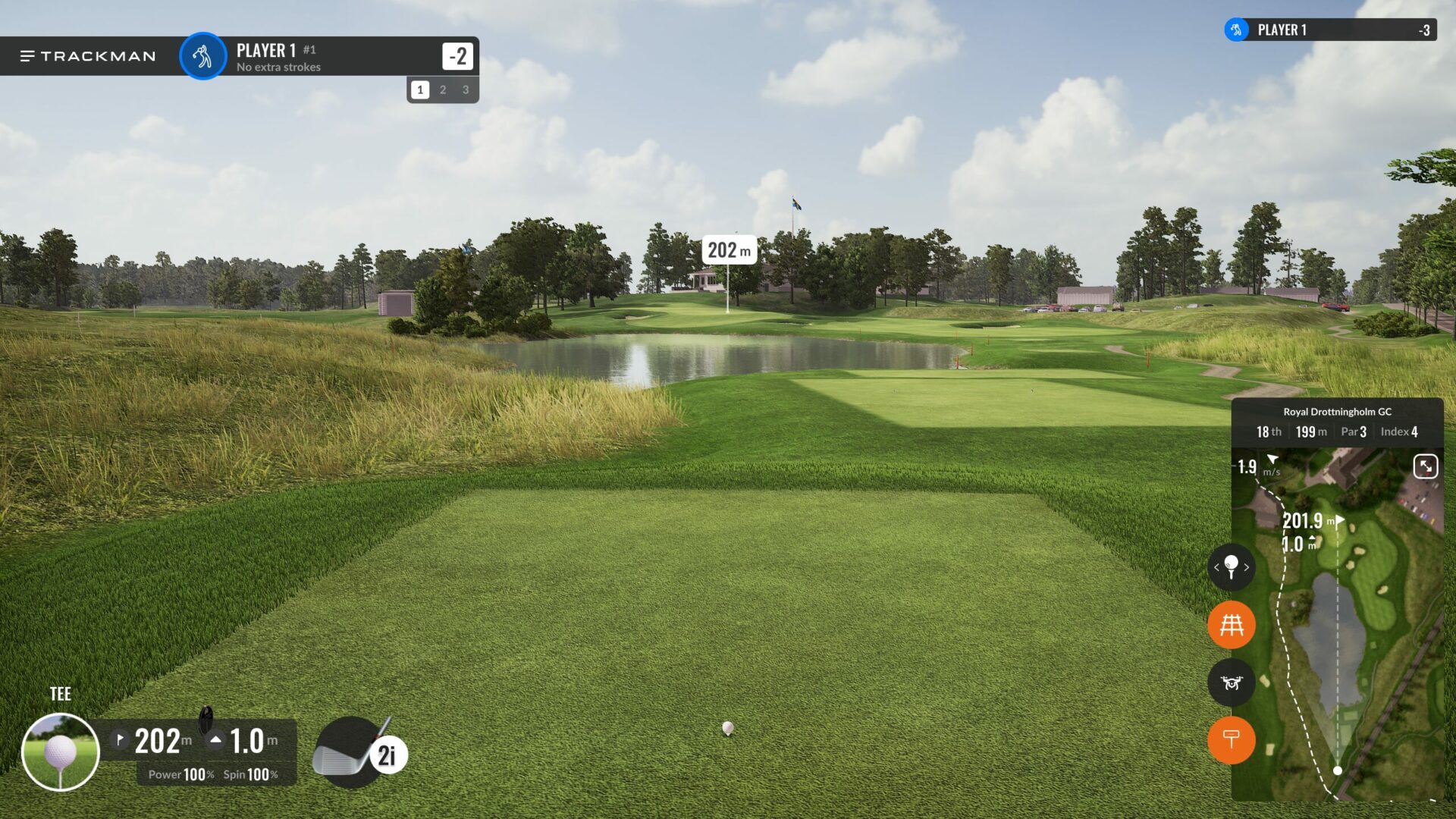Click the Player 1 avatar icon
Screen dimensions: 1456x819
(x=202, y=56)
